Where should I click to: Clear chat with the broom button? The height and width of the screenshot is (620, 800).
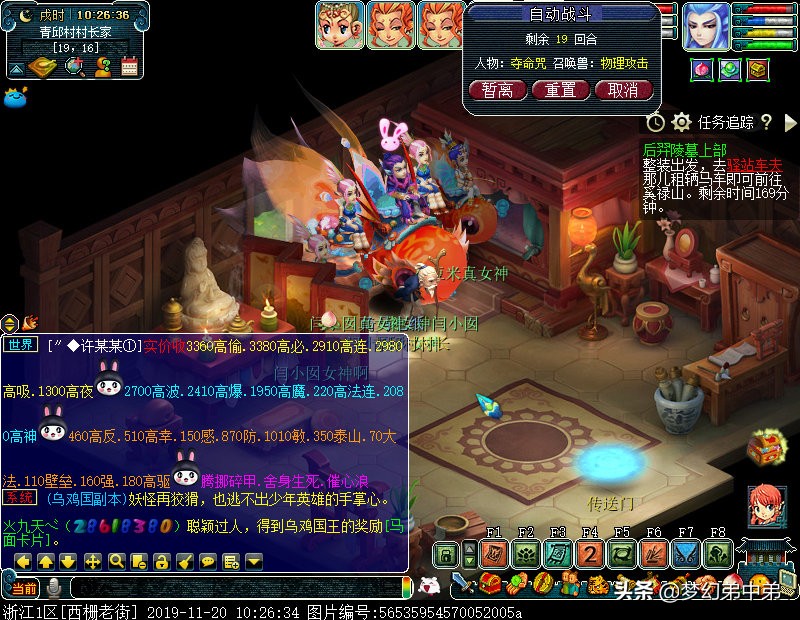(x=185, y=561)
